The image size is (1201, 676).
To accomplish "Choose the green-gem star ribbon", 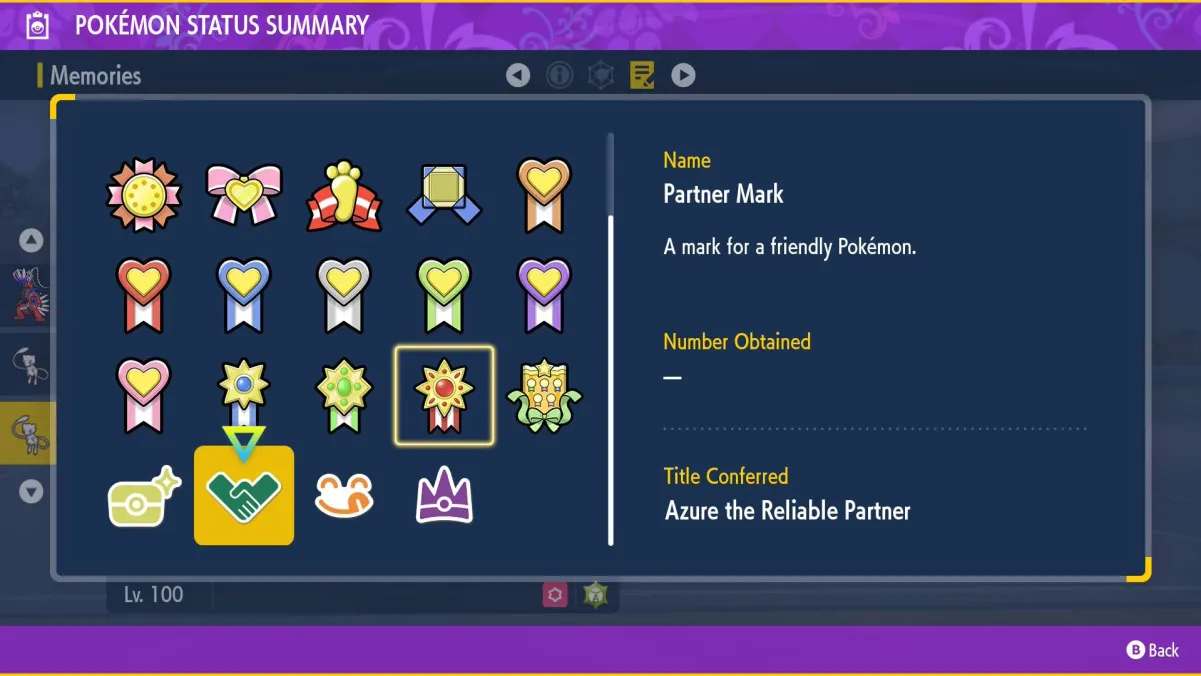I will click(x=344, y=395).
